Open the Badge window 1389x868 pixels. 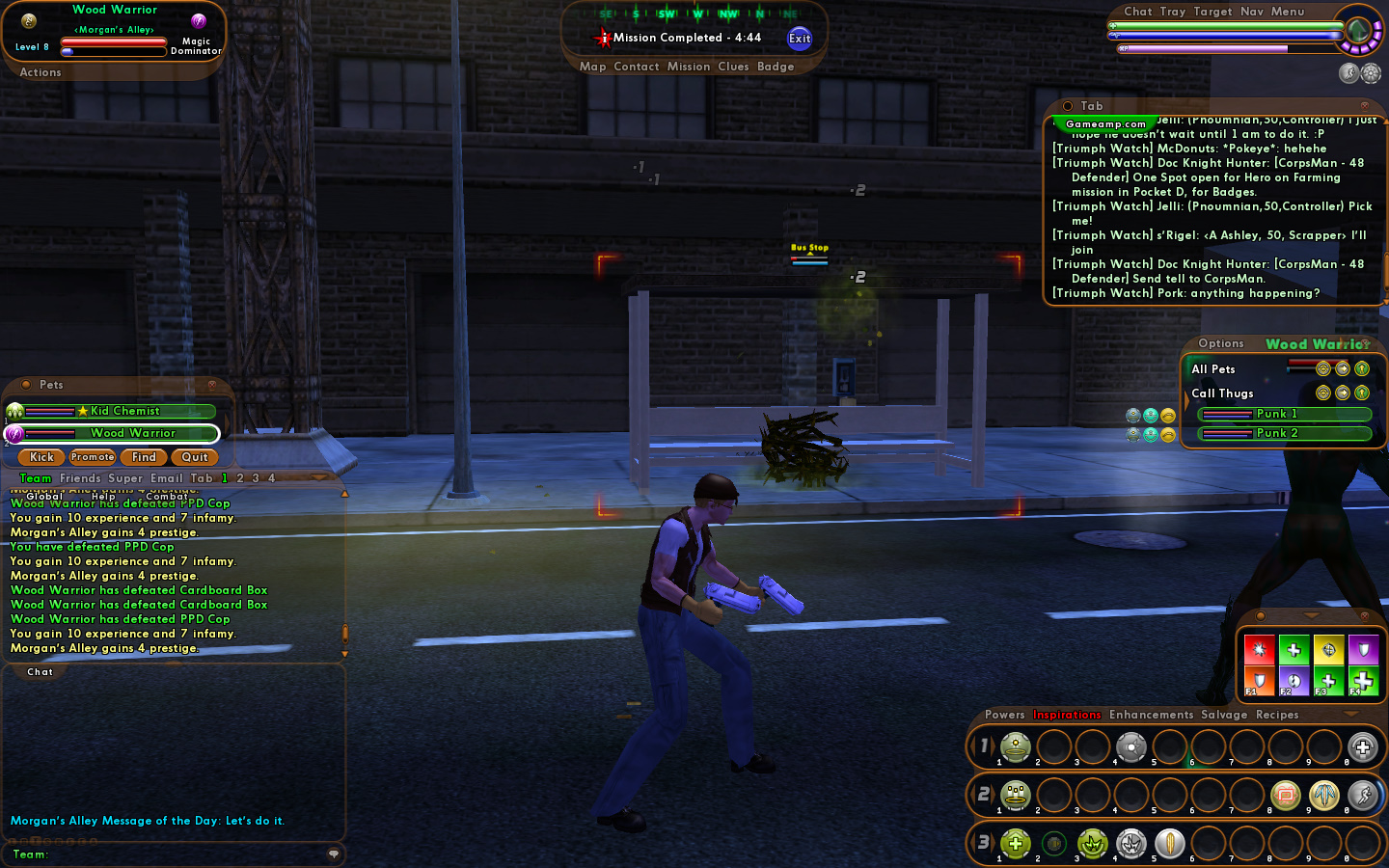tap(776, 67)
